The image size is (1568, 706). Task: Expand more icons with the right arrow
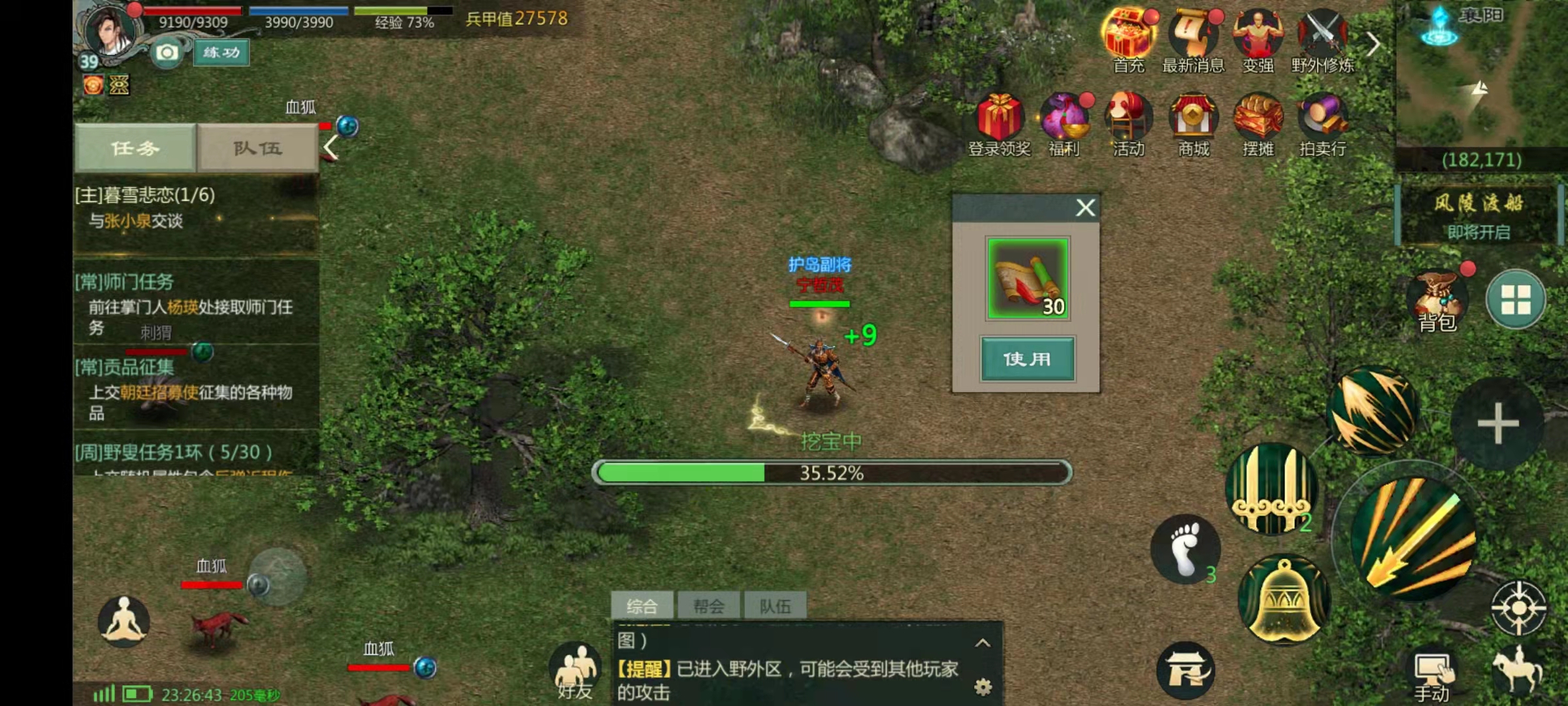tap(1372, 43)
